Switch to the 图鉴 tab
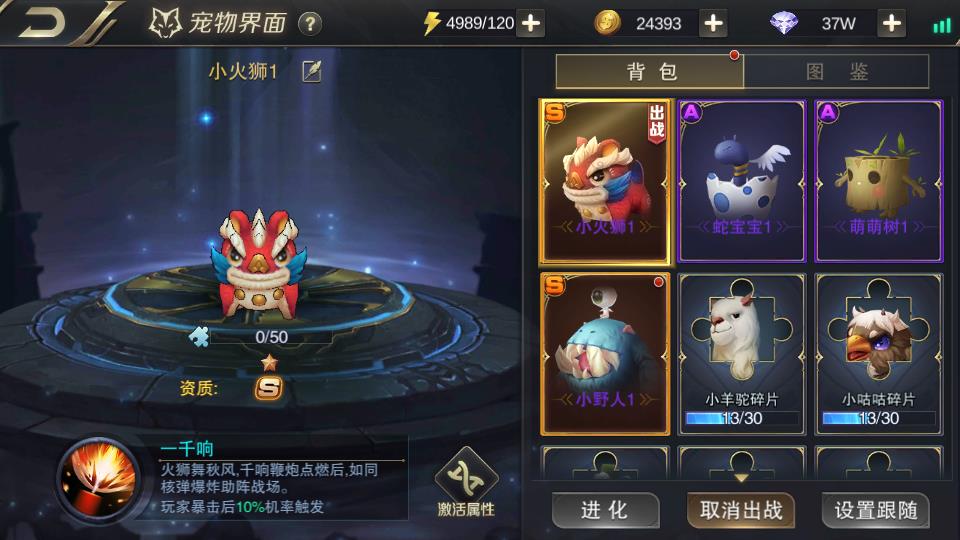This screenshot has width=960, height=540. (836, 71)
